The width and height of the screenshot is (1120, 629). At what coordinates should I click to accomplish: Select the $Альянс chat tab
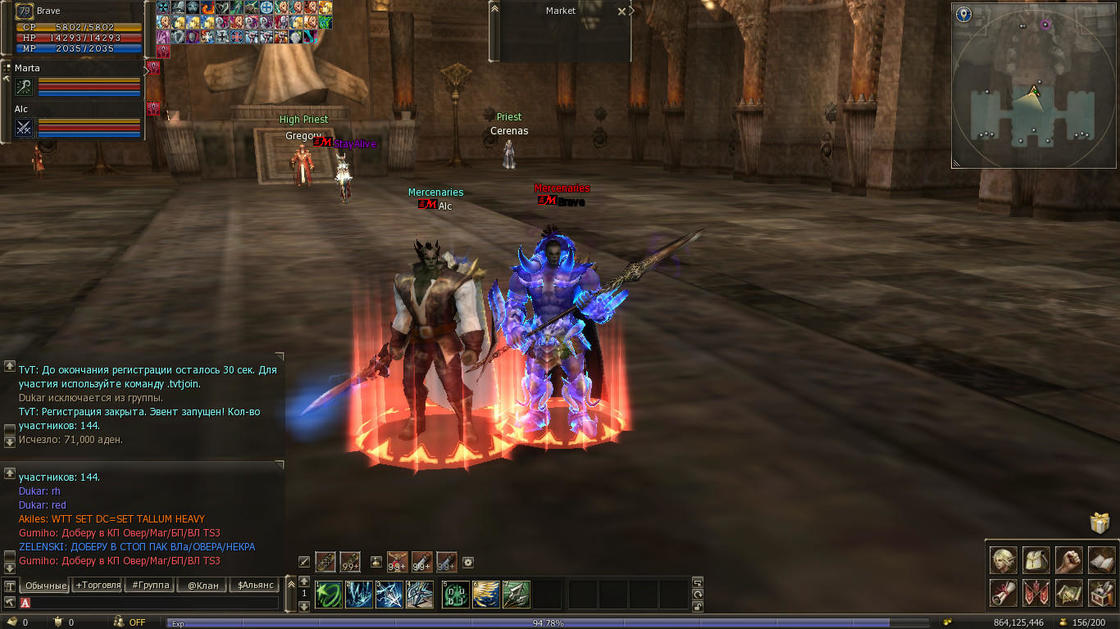tap(256, 585)
